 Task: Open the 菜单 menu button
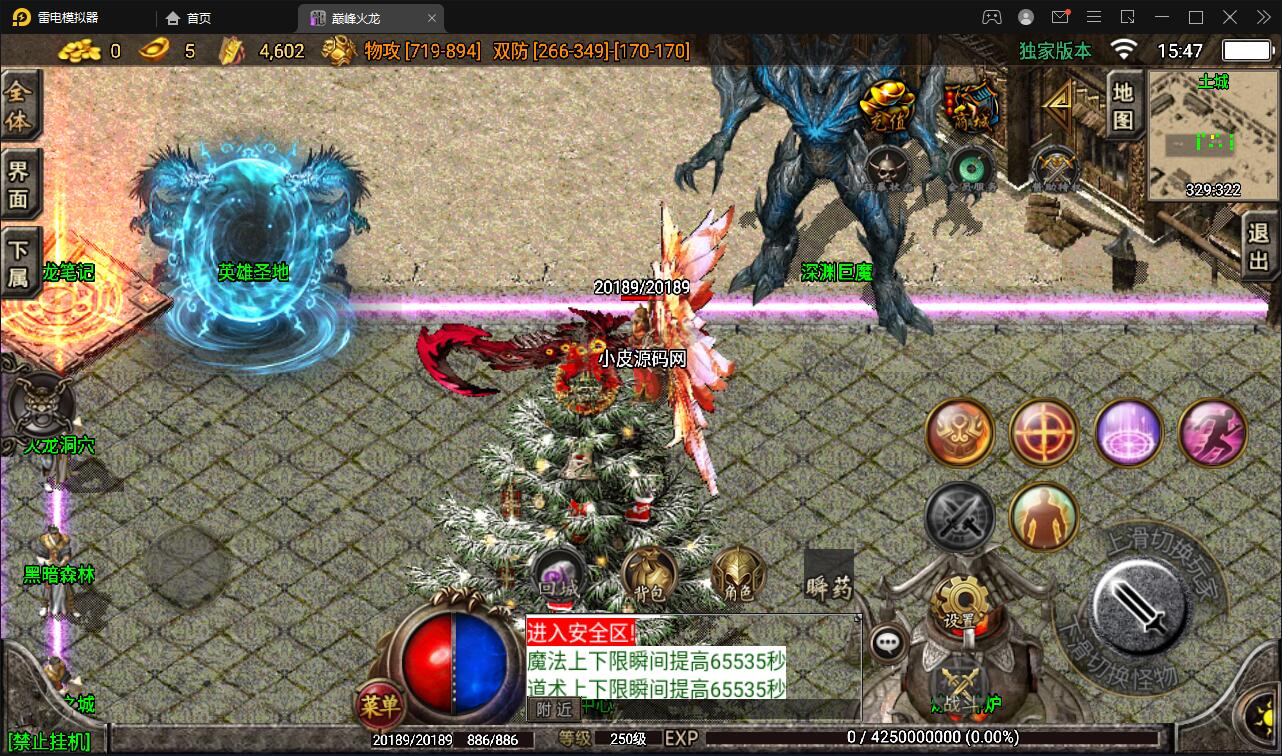pyautogui.click(x=380, y=706)
